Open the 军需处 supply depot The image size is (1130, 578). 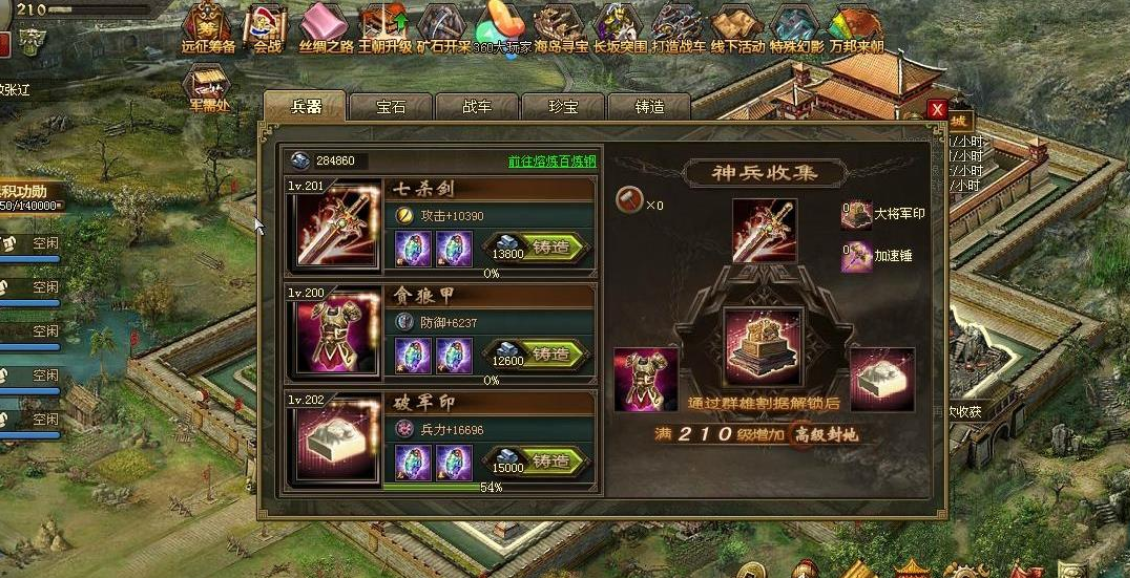[x=209, y=87]
